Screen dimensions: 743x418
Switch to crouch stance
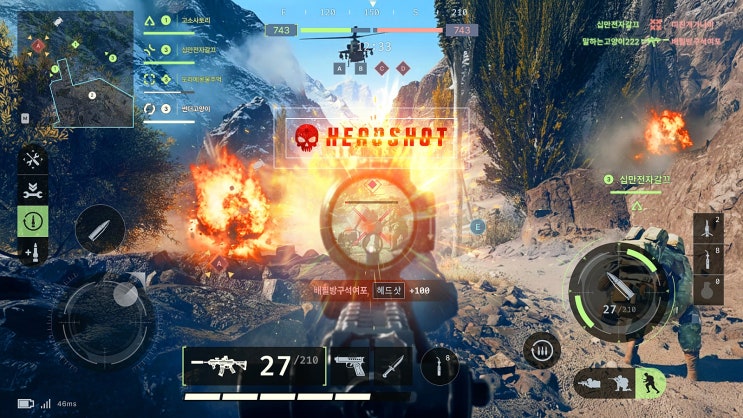622,383
